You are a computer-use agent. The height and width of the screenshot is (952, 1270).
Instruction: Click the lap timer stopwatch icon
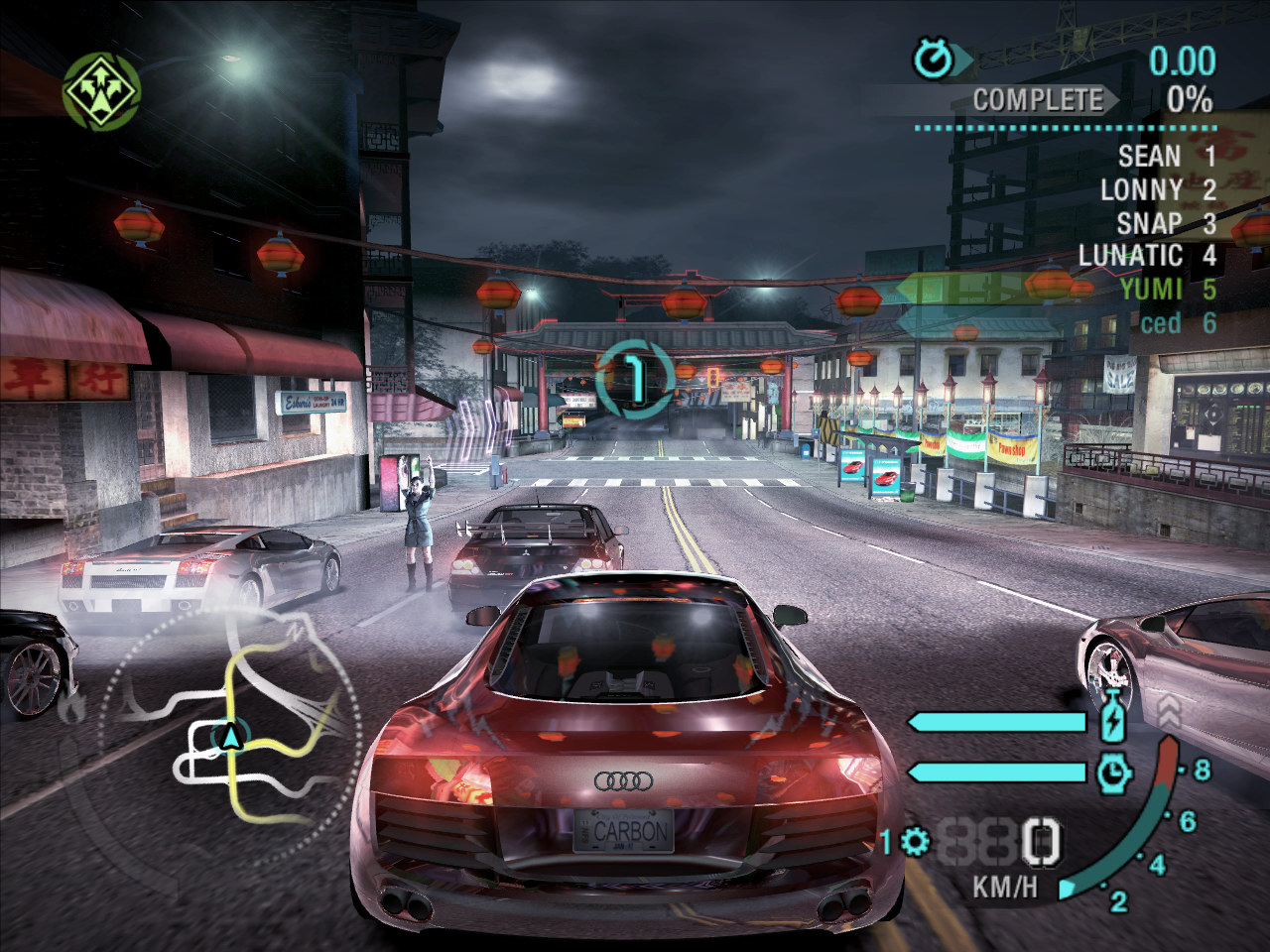pyautogui.click(x=934, y=60)
